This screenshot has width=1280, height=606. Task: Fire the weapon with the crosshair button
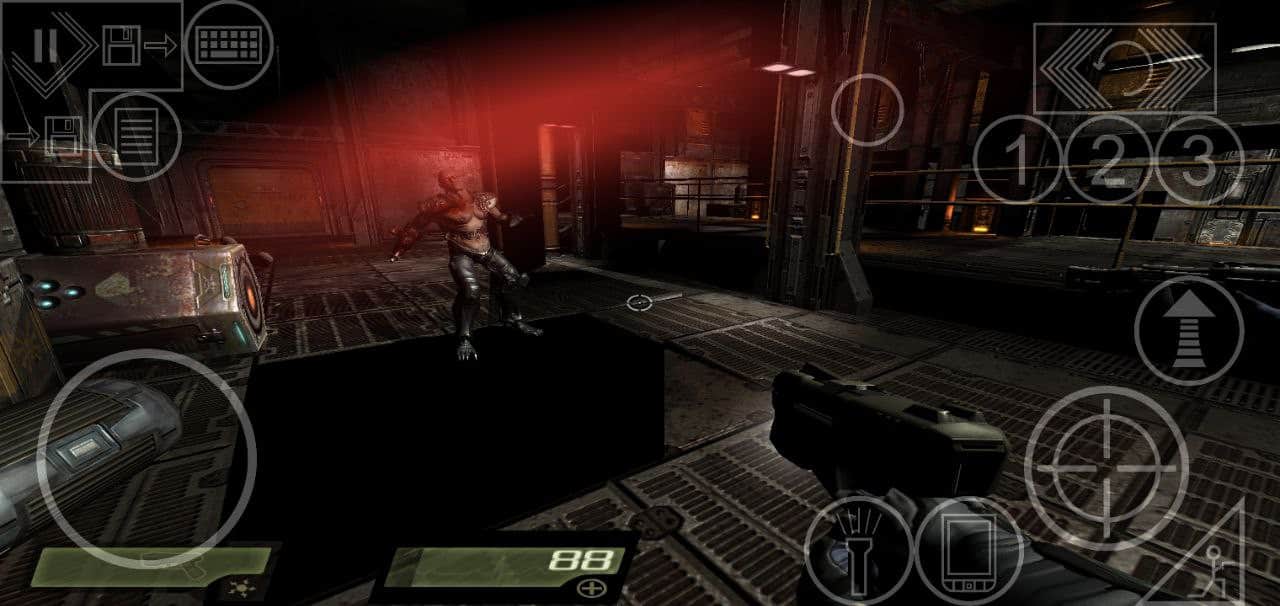click(x=1106, y=468)
